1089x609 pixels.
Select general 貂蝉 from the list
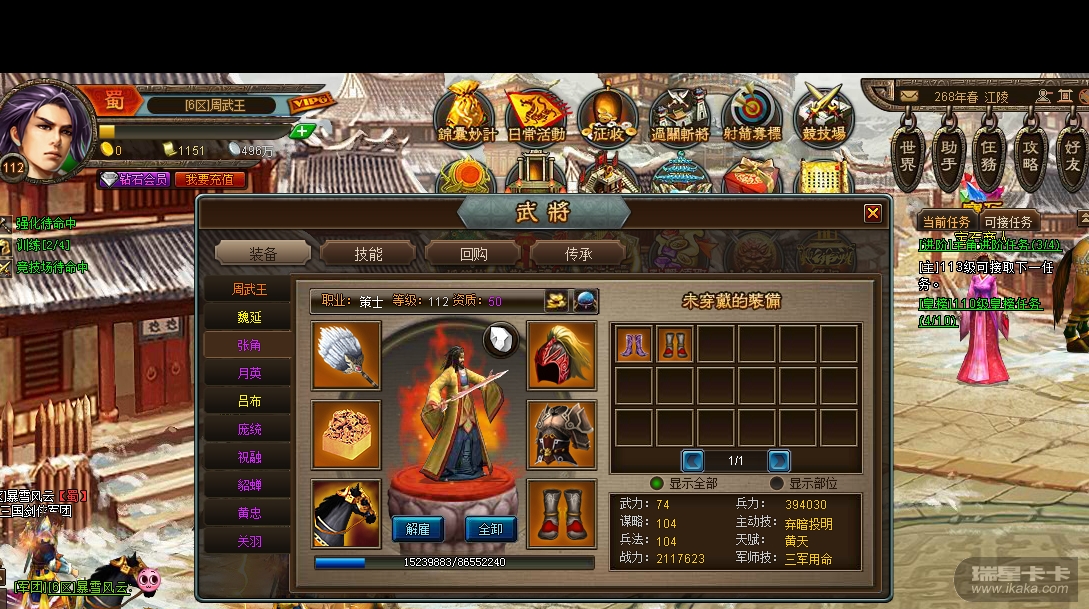click(x=249, y=485)
